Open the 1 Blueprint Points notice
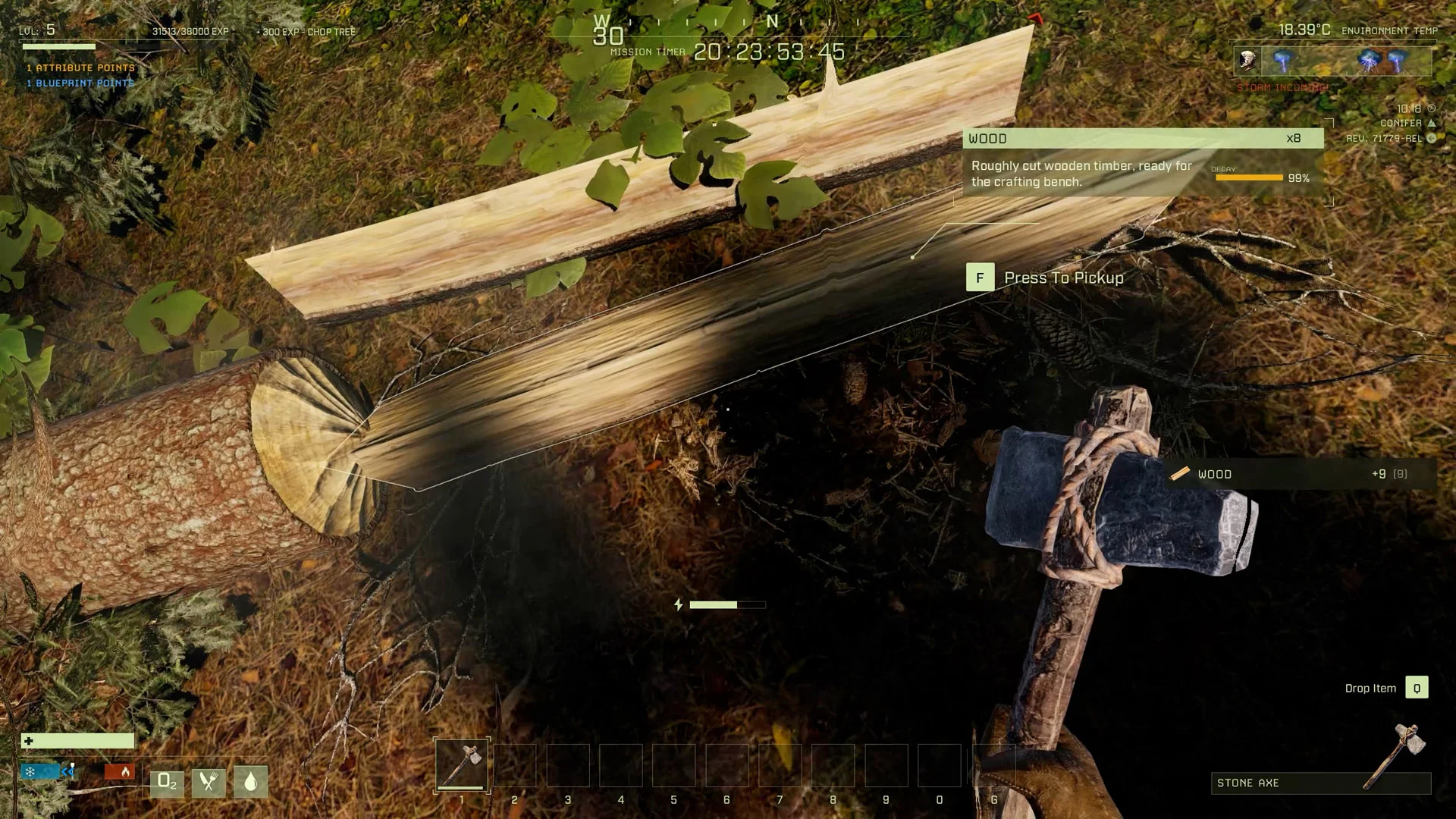Viewport: 1456px width, 819px height. coord(81,83)
